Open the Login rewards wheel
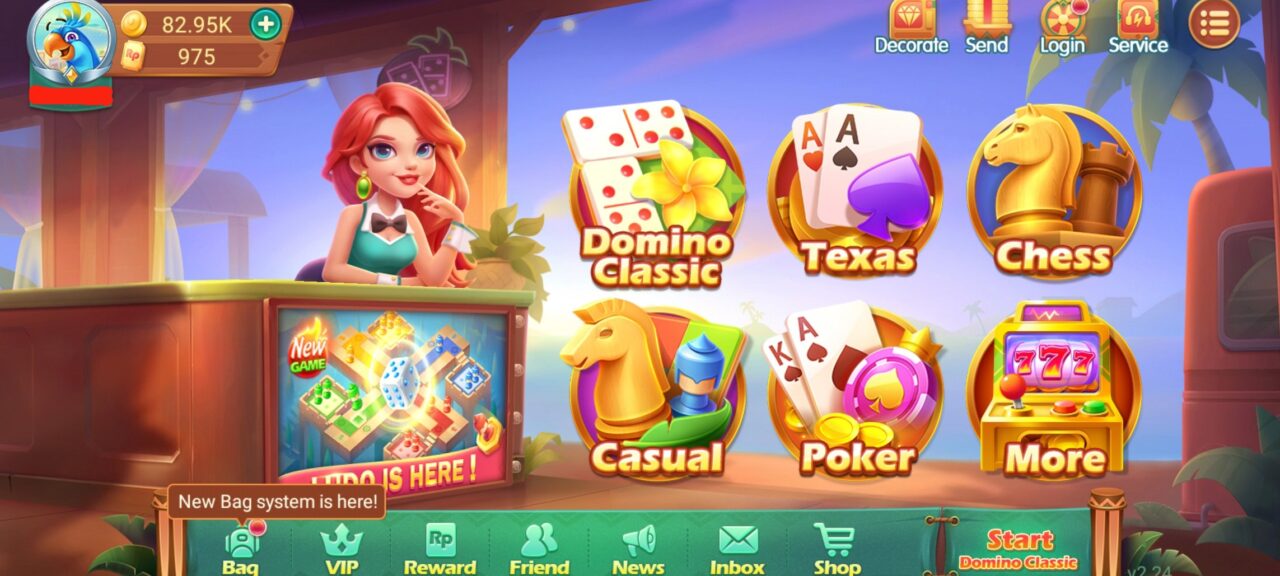Viewport: 1280px width, 576px height. pos(1062,27)
